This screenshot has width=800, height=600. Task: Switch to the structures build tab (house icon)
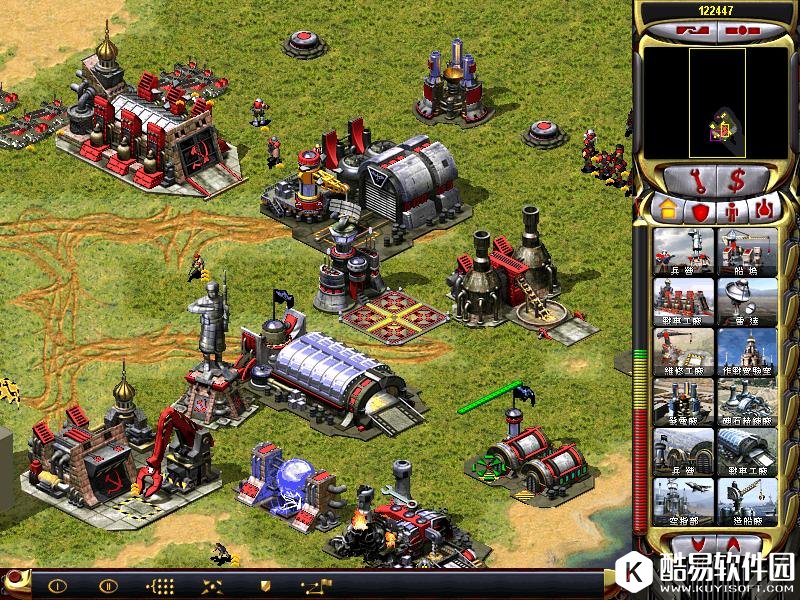[x=665, y=210]
